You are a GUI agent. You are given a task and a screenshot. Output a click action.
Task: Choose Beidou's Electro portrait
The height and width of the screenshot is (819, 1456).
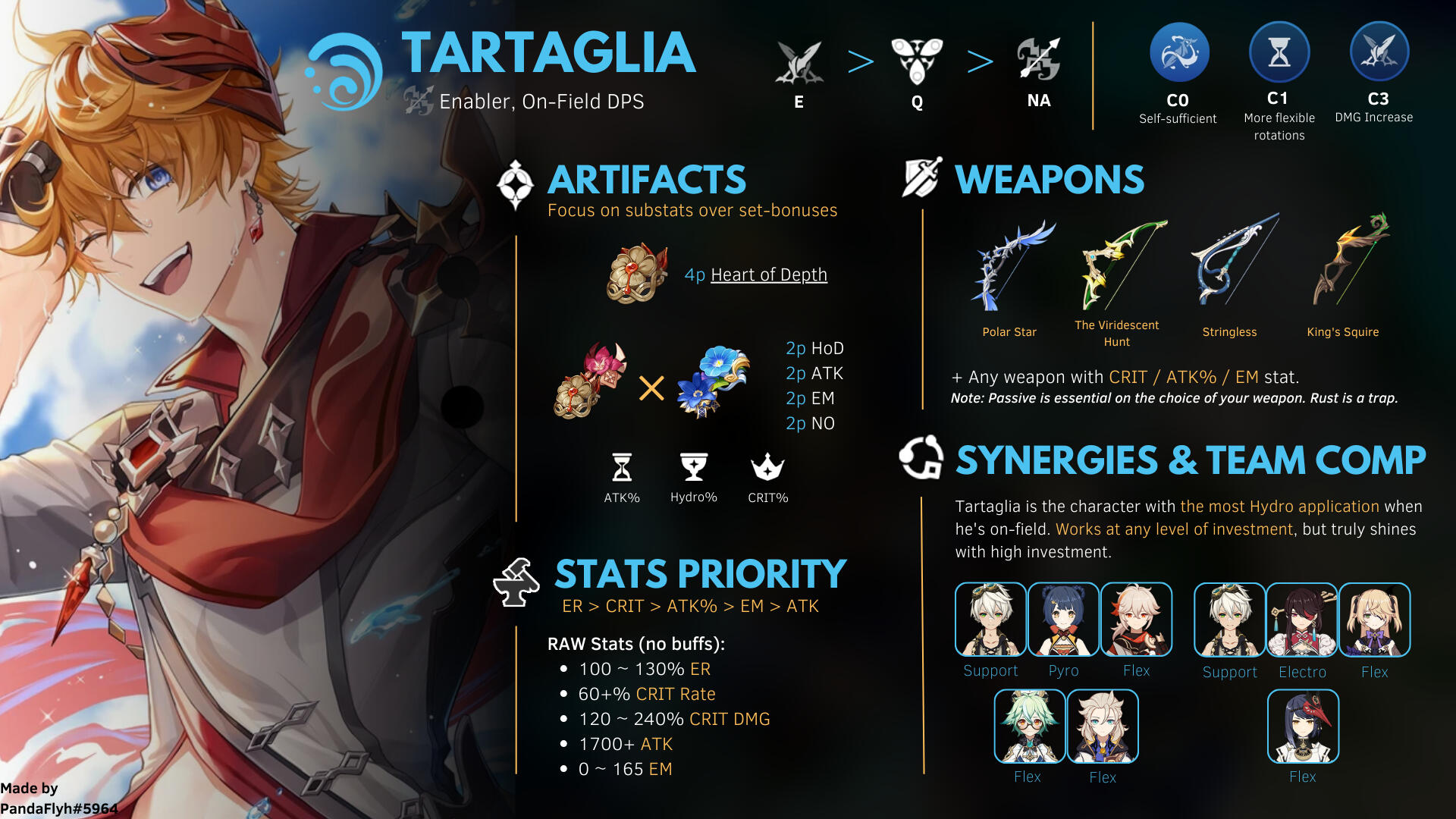(1302, 620)
